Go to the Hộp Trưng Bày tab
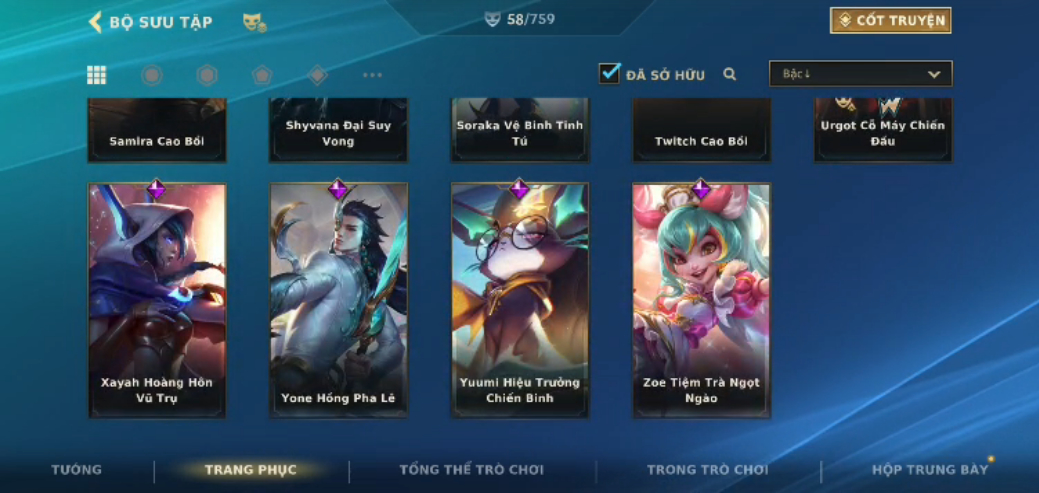Screen dimensions: 1039x493 coord(929,470)
